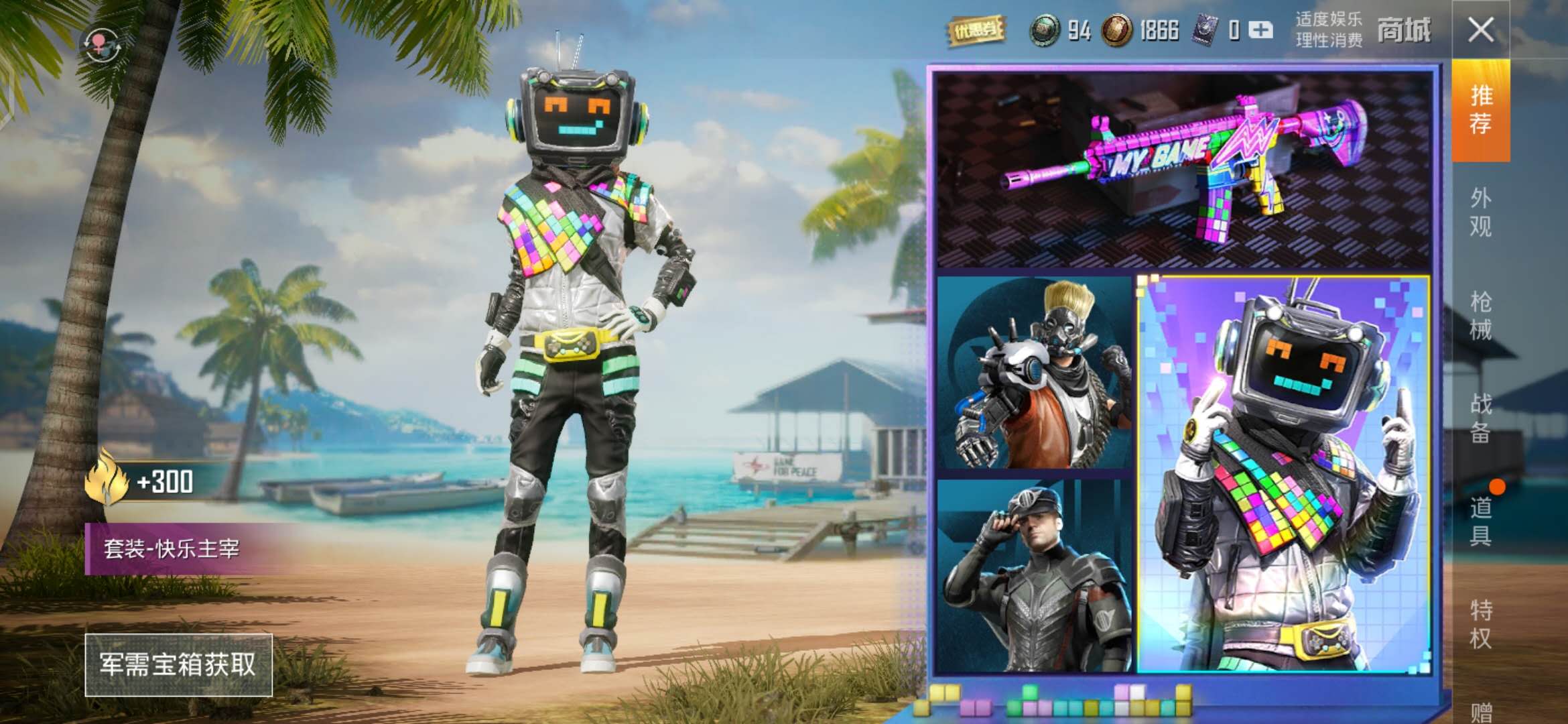Pick the TV-head robot outfit thumbnail
This screenshot has width=1568, height=724.
[1284, 474]
